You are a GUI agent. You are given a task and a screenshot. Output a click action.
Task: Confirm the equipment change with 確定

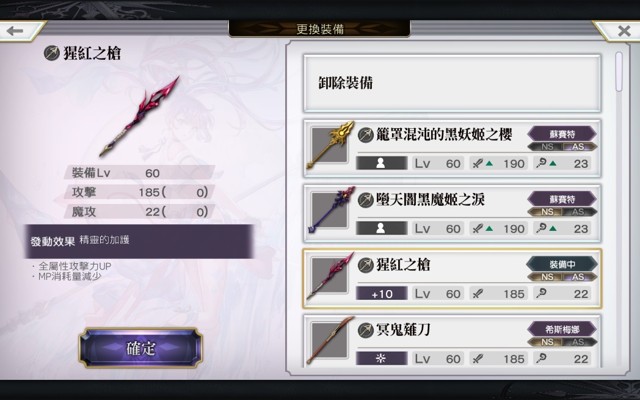click(140, 348)
